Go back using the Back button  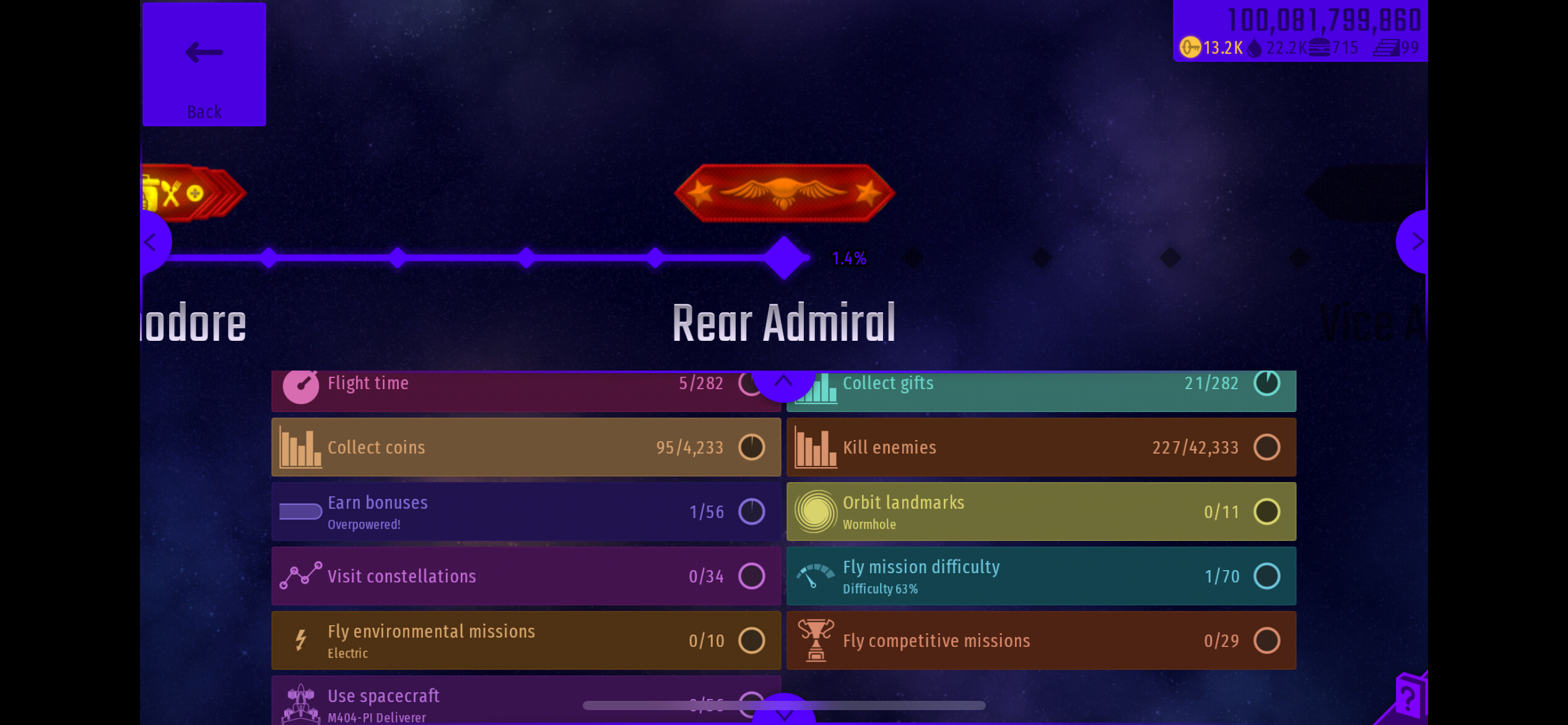[x=204, y=64]
